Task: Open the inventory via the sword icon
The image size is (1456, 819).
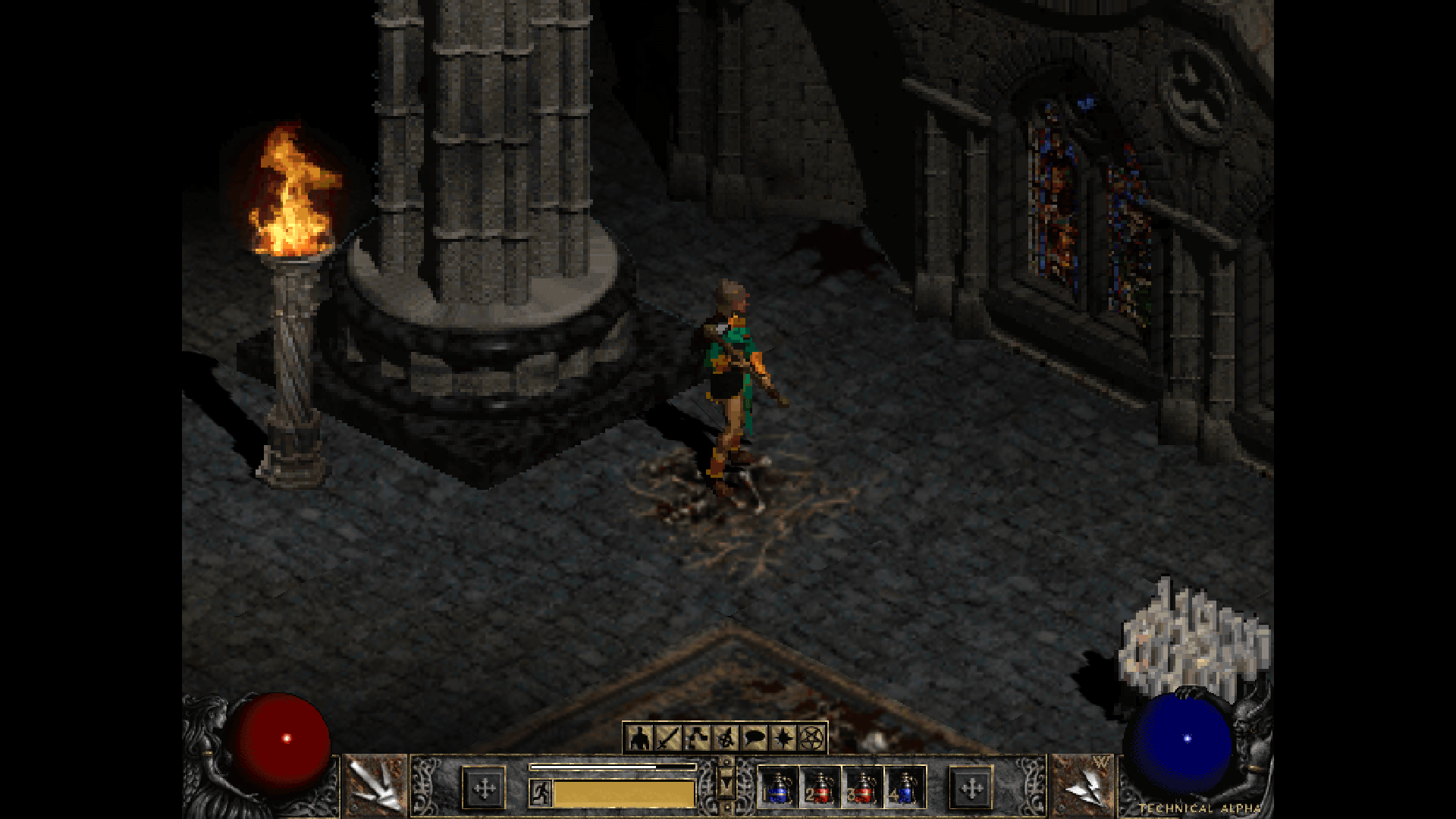Action: [x=669, y=737]
